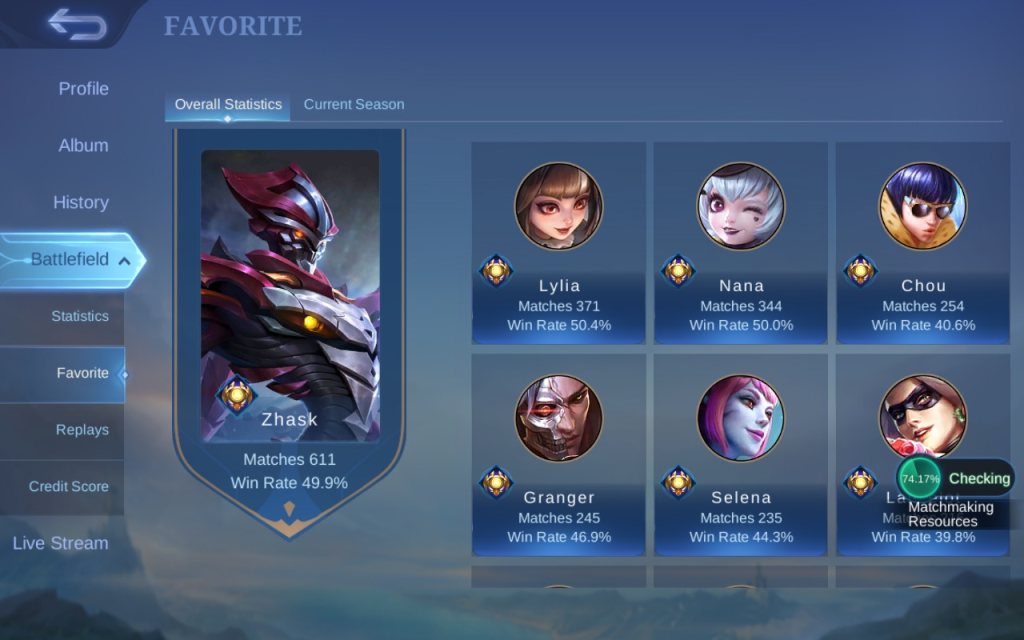Open the History section

80,203
